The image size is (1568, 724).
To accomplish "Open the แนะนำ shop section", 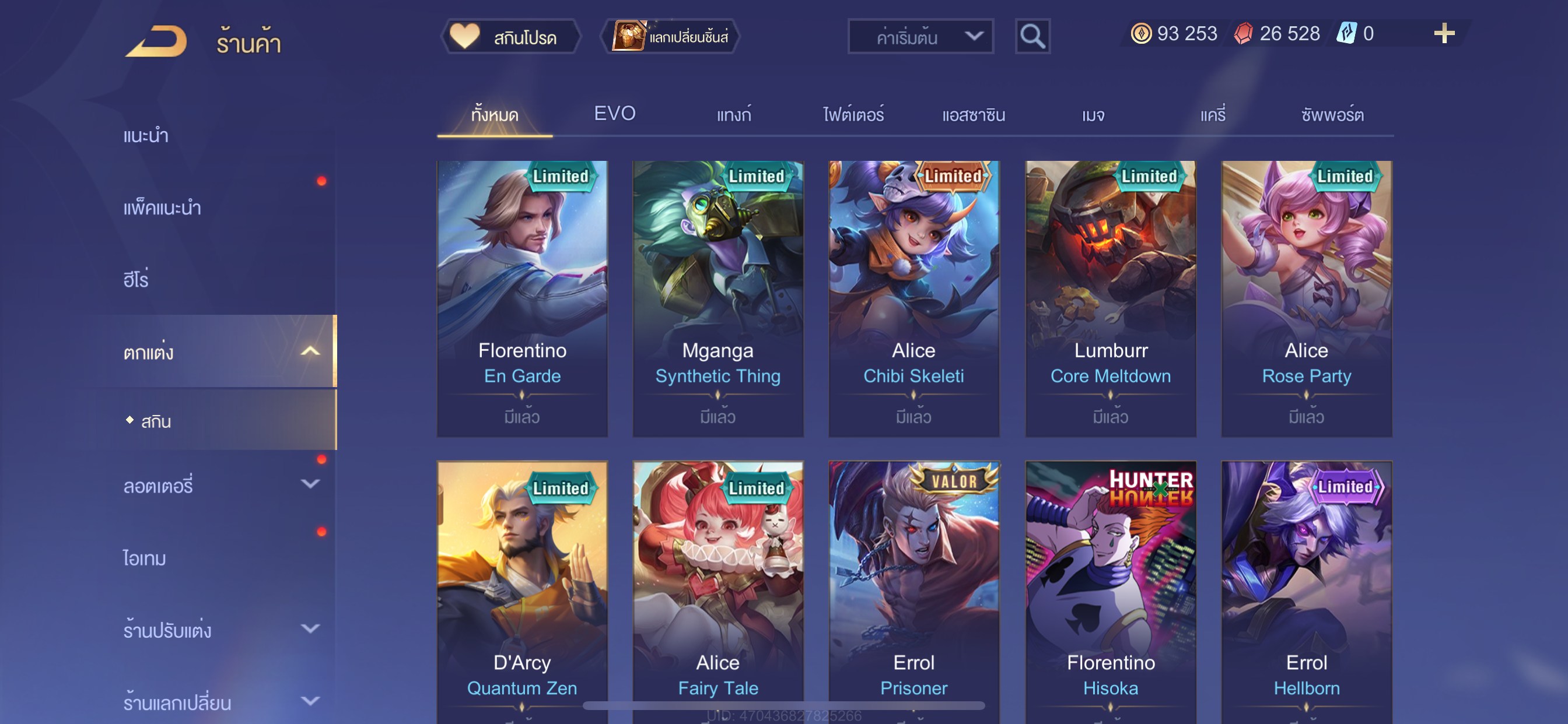I will 146,136.
